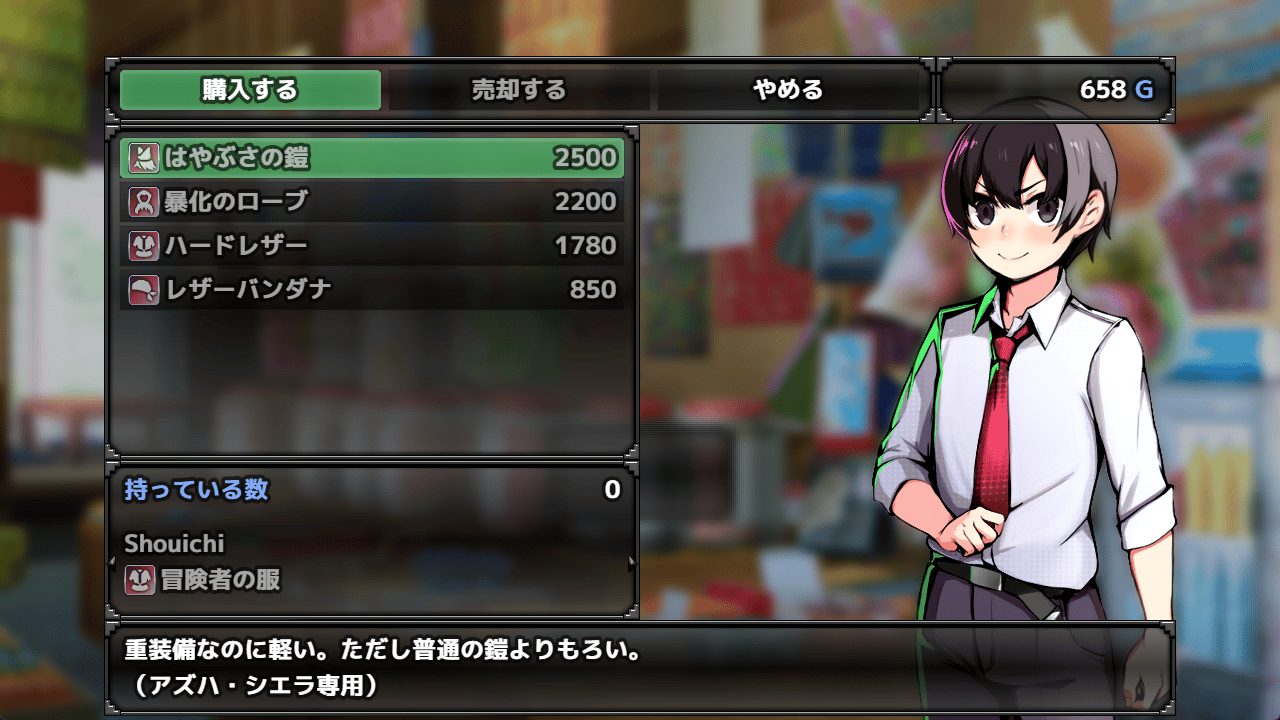The image size is (1280, 720).
Task: Choose やめる to leave the shop
Action: [787, 90]
